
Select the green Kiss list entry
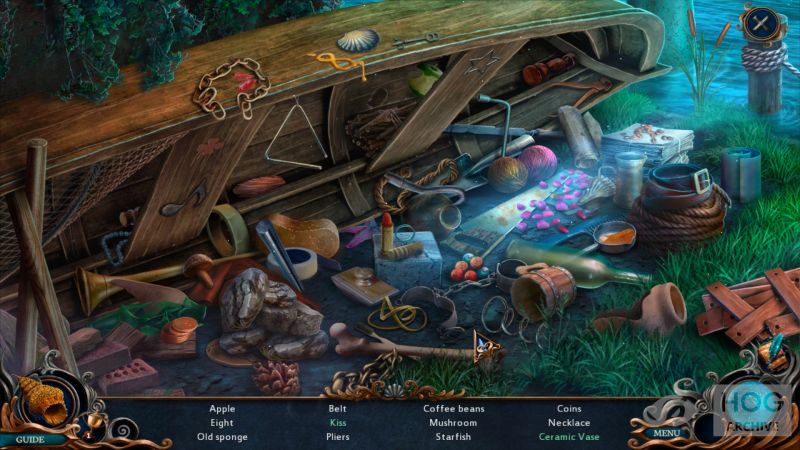coord(338,422)
